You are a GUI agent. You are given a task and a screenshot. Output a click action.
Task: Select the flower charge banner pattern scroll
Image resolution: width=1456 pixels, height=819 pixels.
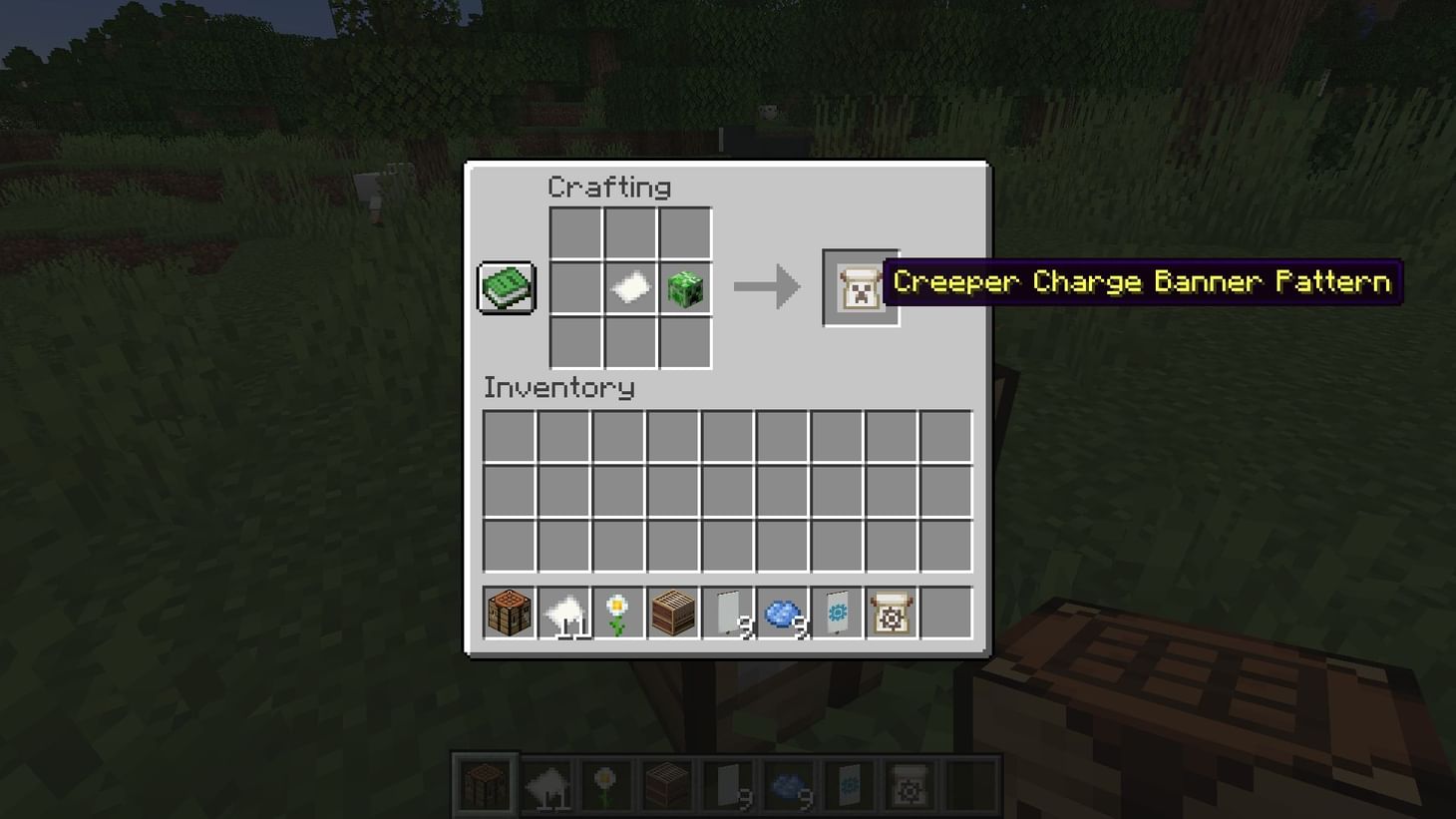coord(890,612)
